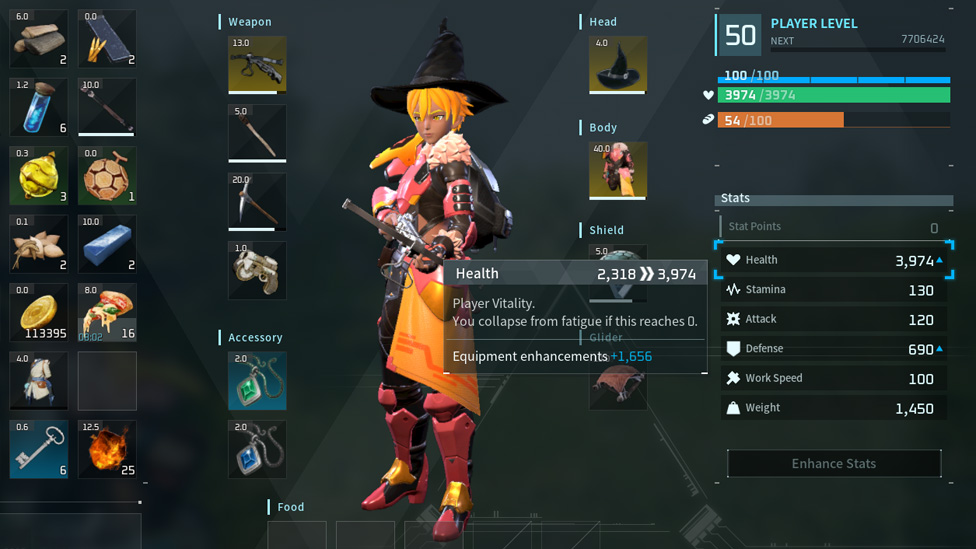Select the Health stat row

click(x=833, y=260)
